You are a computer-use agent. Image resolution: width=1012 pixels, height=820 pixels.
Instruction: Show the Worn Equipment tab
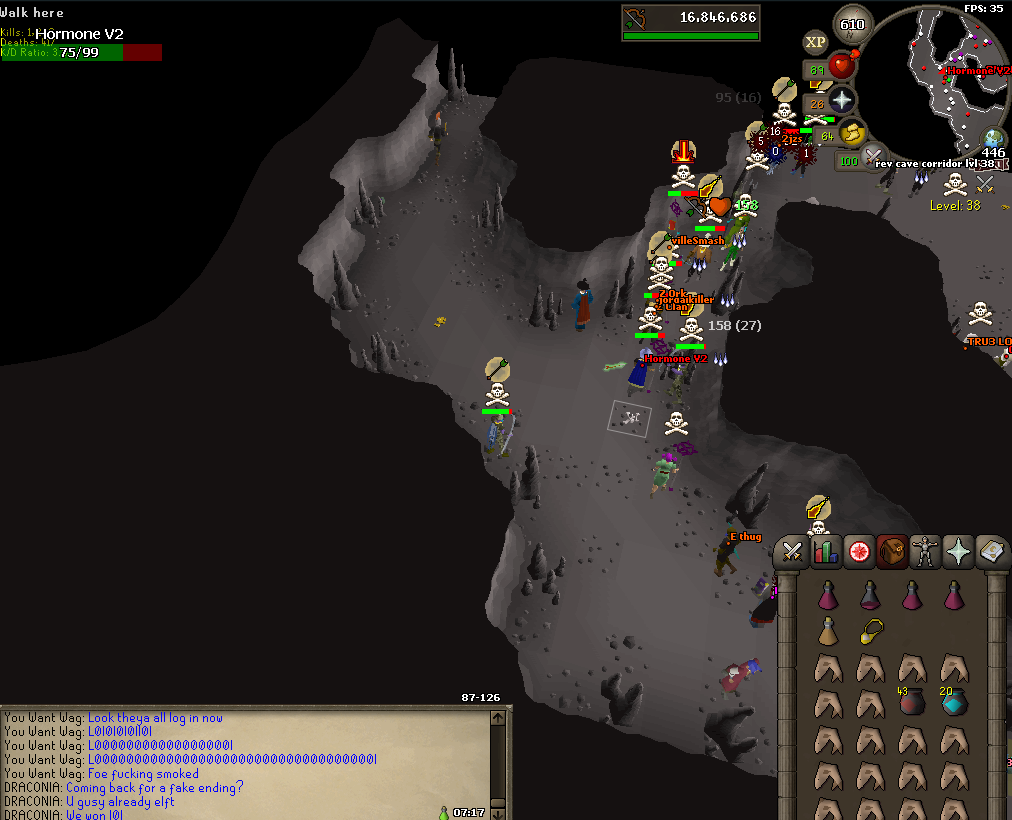click(926, 551)
